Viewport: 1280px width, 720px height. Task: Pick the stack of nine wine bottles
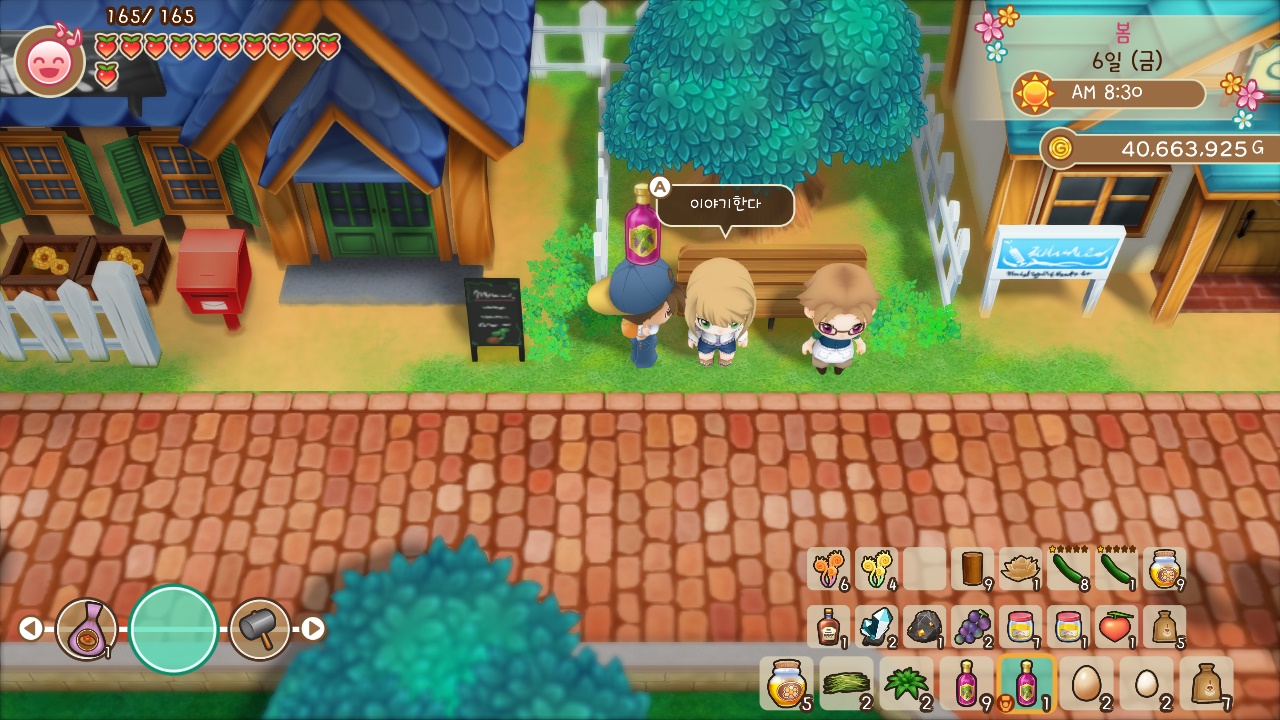click(965, 683)
